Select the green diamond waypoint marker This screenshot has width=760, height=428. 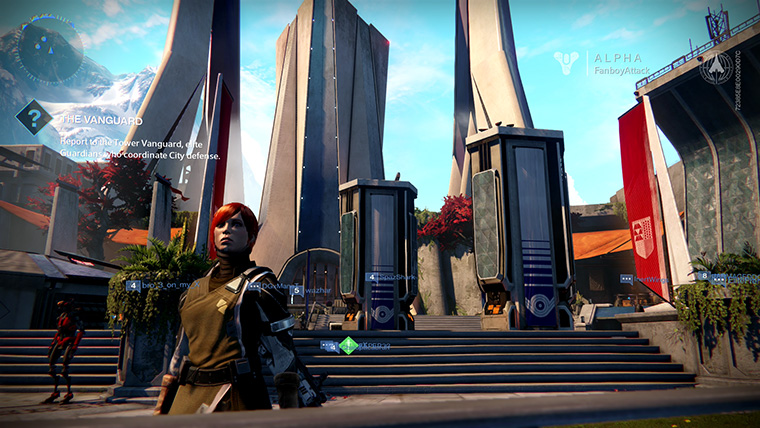coord(347,345)
